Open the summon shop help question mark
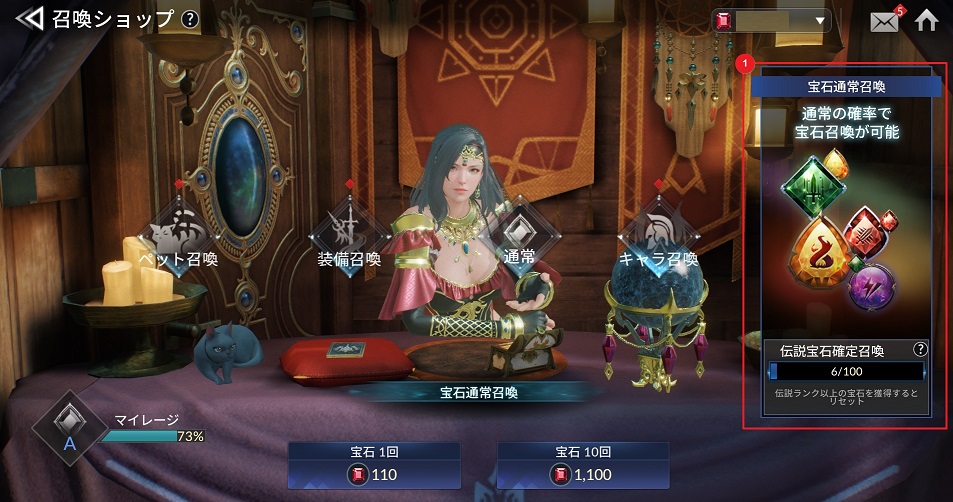The image size is (953, 502). point(190,19)
